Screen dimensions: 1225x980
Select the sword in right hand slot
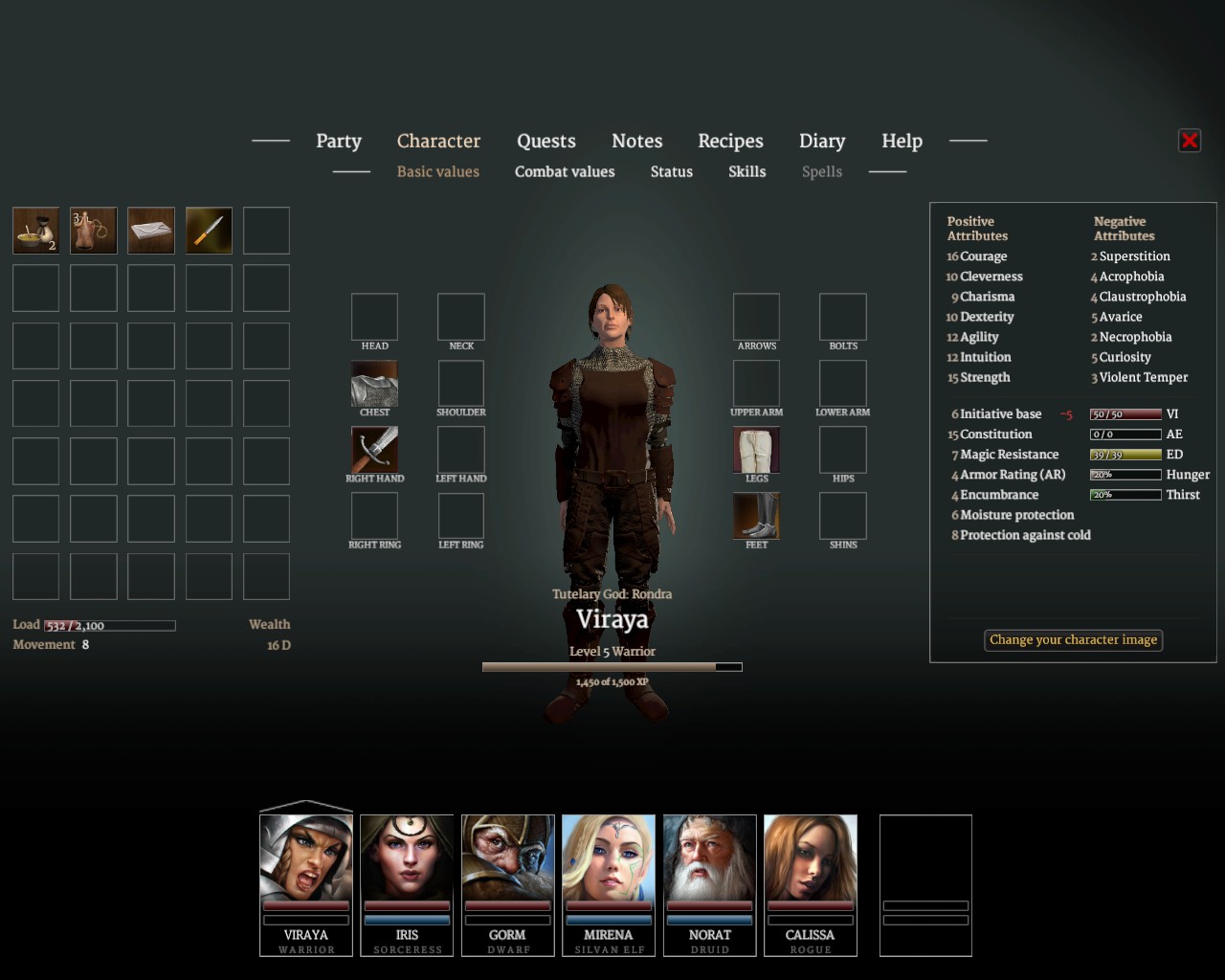[x=374, y=451]
